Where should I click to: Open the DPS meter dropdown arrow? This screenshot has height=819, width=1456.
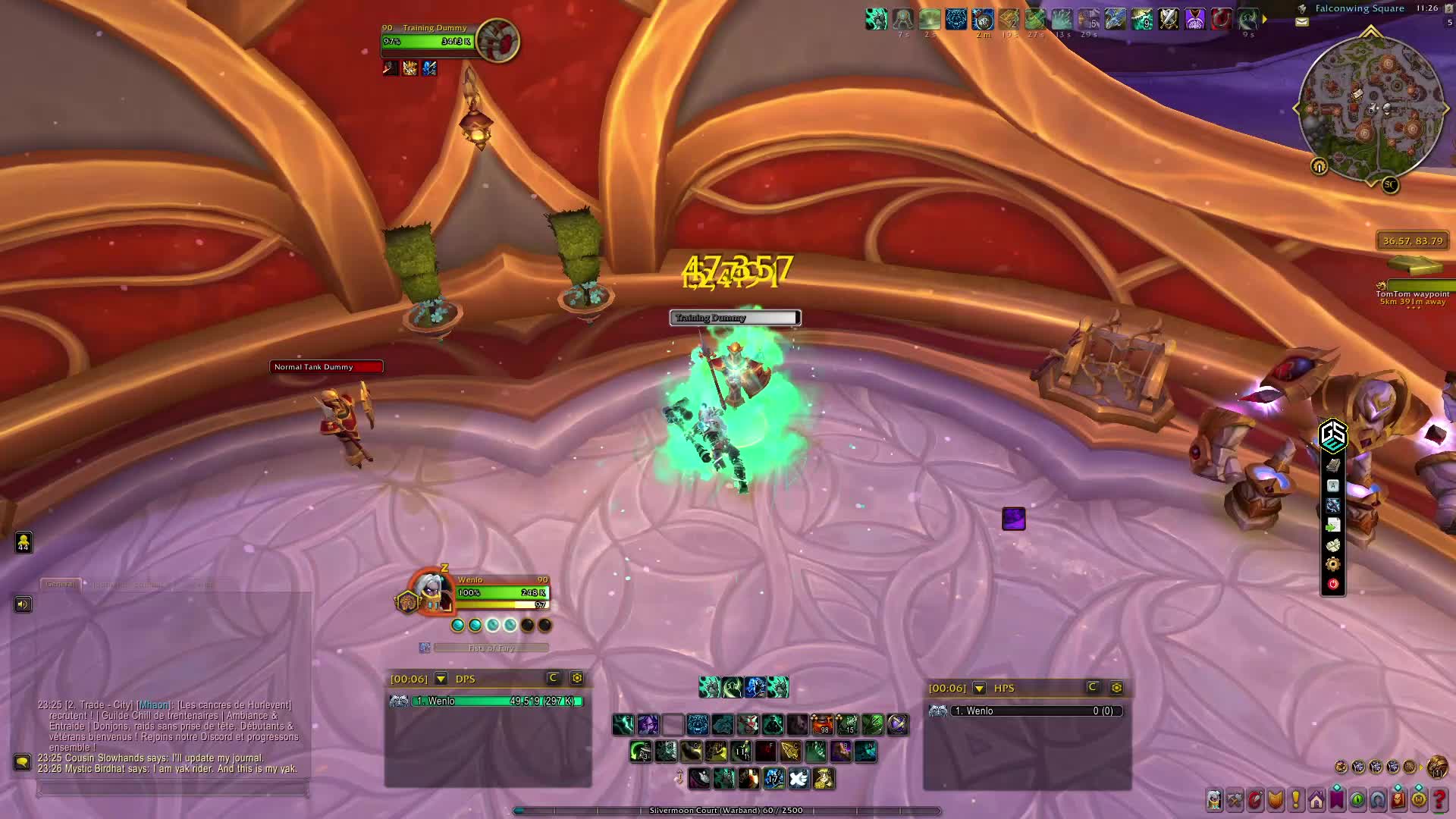pyautogui.click(x=441, y=679)
